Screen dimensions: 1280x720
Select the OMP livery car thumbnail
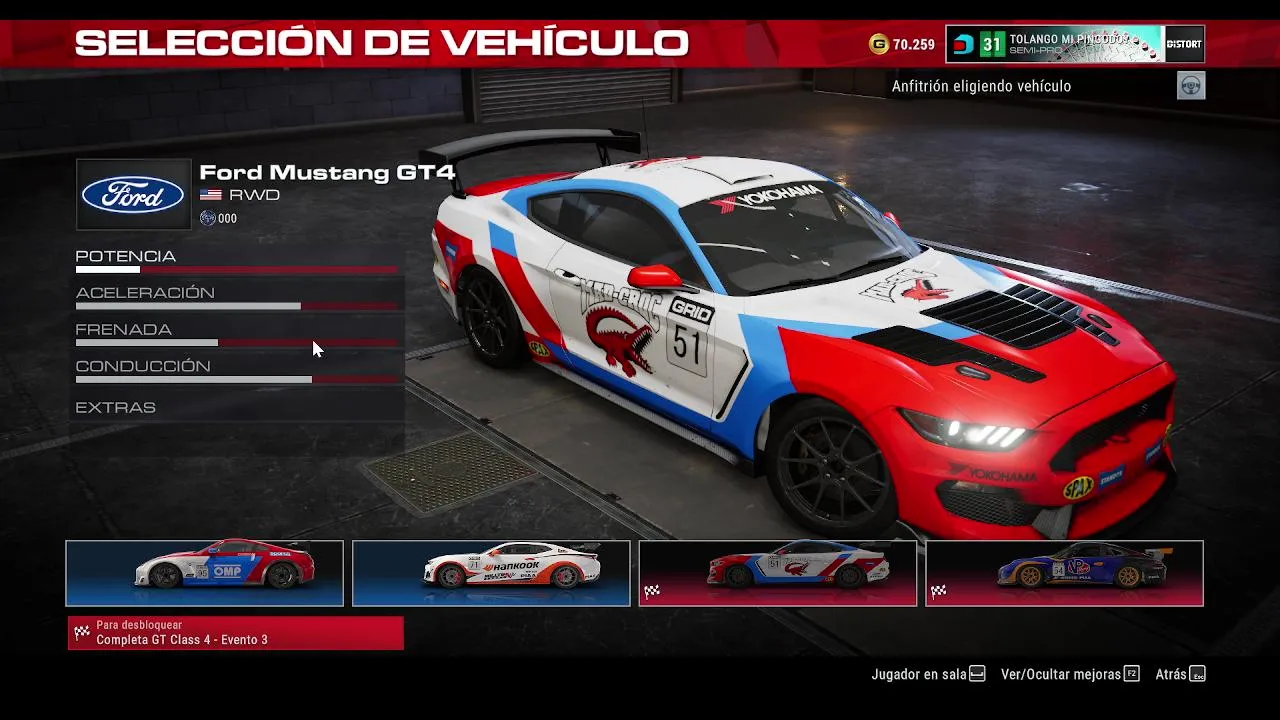[x=204, y=573]
